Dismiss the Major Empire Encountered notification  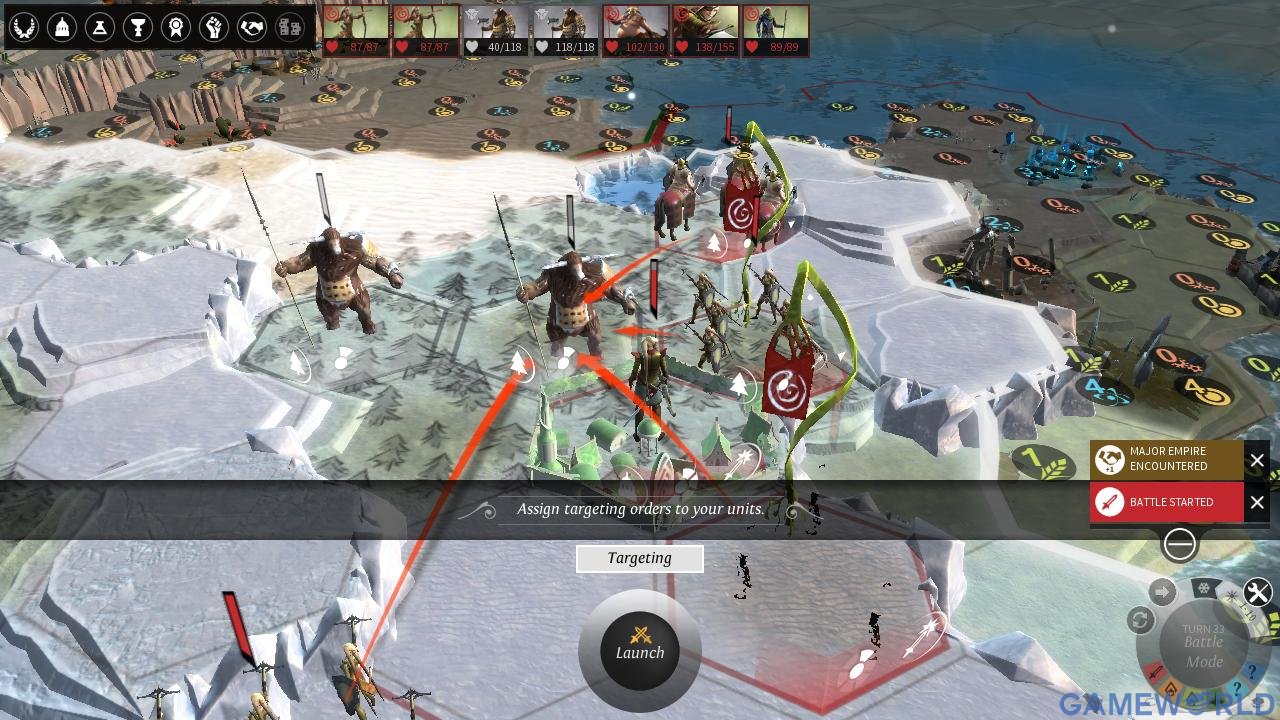1257,460
